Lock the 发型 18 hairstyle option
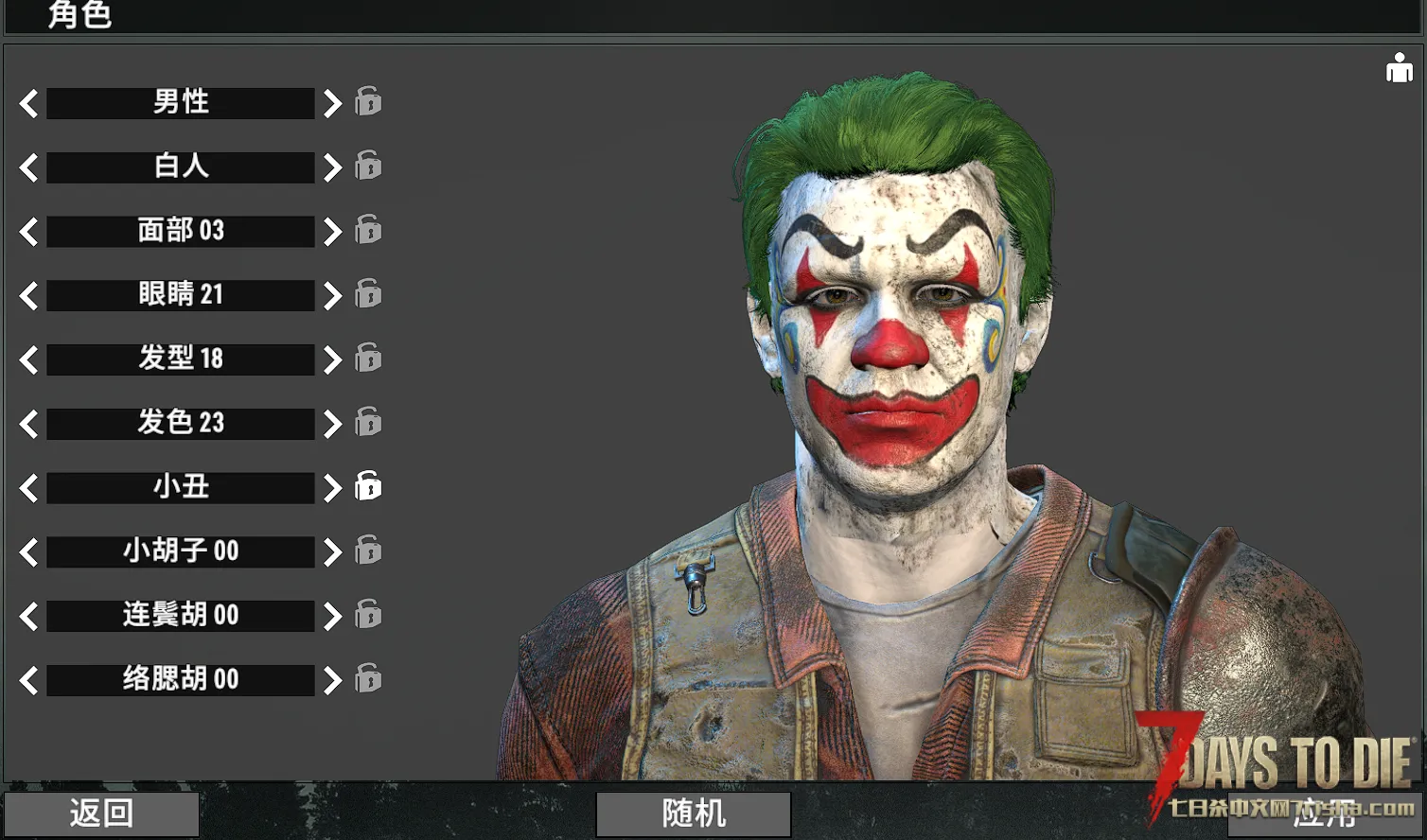The height and width of the screenshot is (840, 1427). (368, 358)
